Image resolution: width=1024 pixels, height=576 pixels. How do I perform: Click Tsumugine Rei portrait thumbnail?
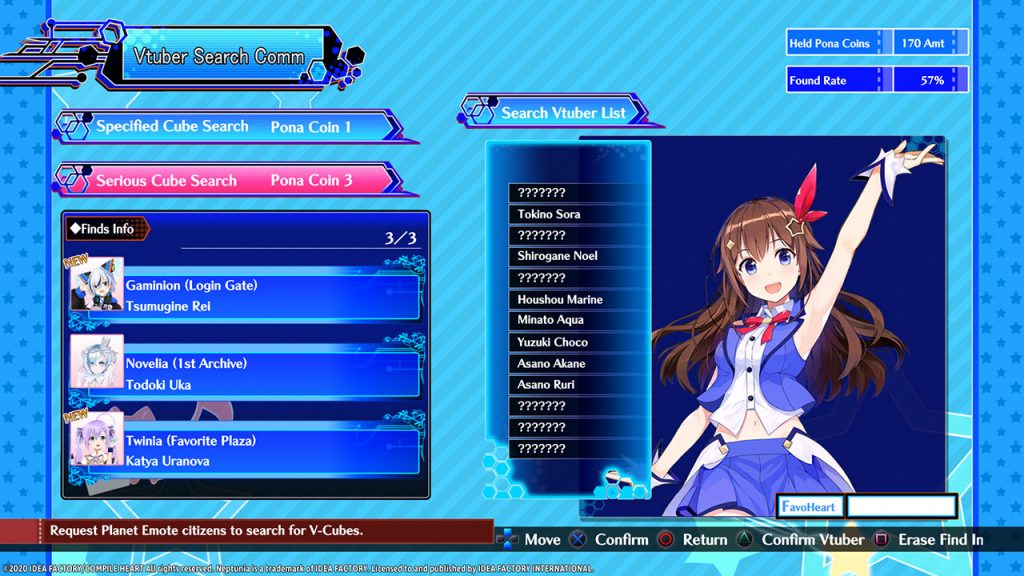click(x=97, y=285)
